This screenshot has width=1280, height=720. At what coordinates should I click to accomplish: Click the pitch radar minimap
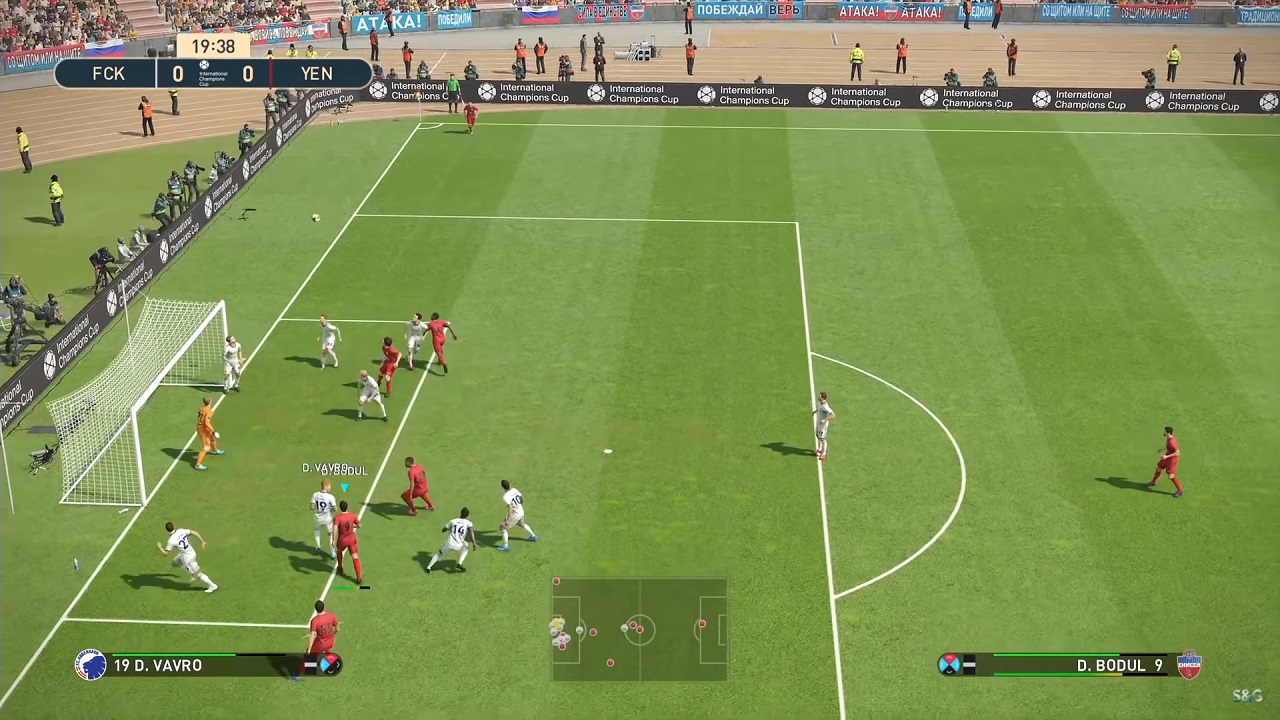pos(639,630)
